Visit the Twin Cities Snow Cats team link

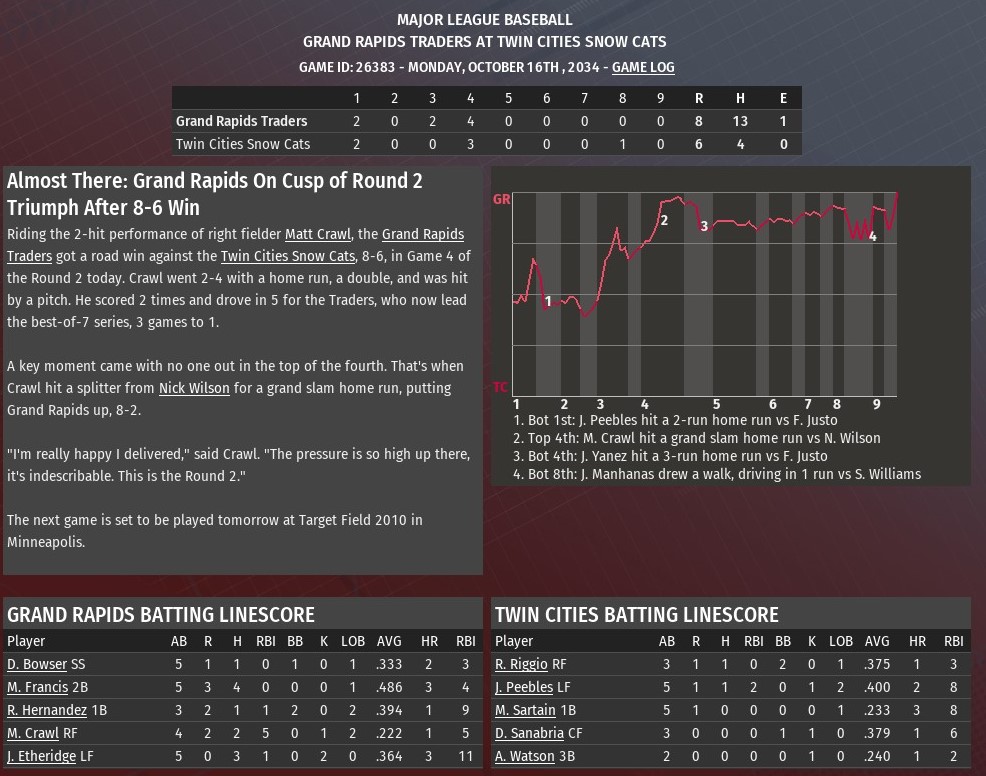[287, 256]
